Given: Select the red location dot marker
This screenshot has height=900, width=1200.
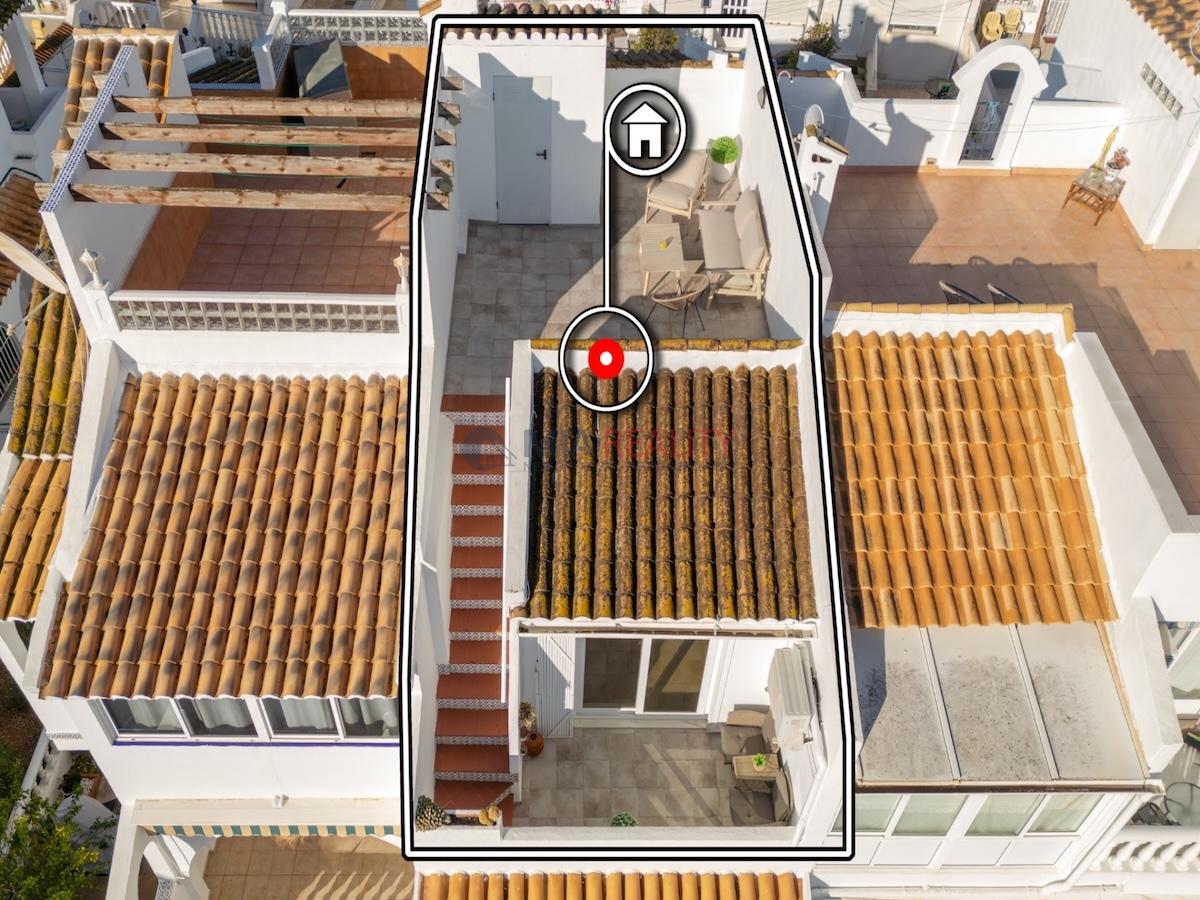Looking at the screenshot, I should [x=605, y=358].
